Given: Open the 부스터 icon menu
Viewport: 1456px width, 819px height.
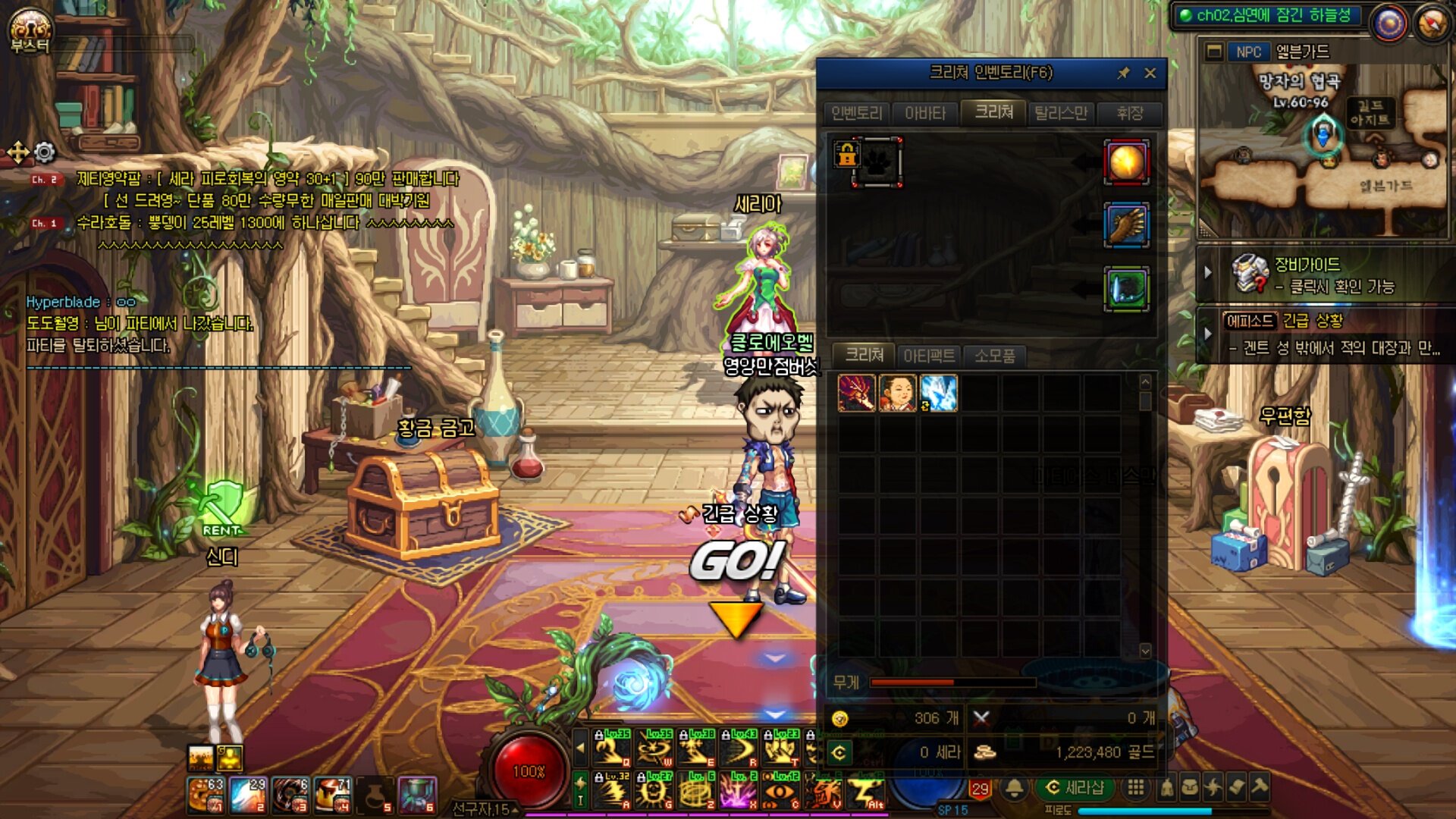Looking at the screenshot, I should pyautogui.click(x=30, y=31).
